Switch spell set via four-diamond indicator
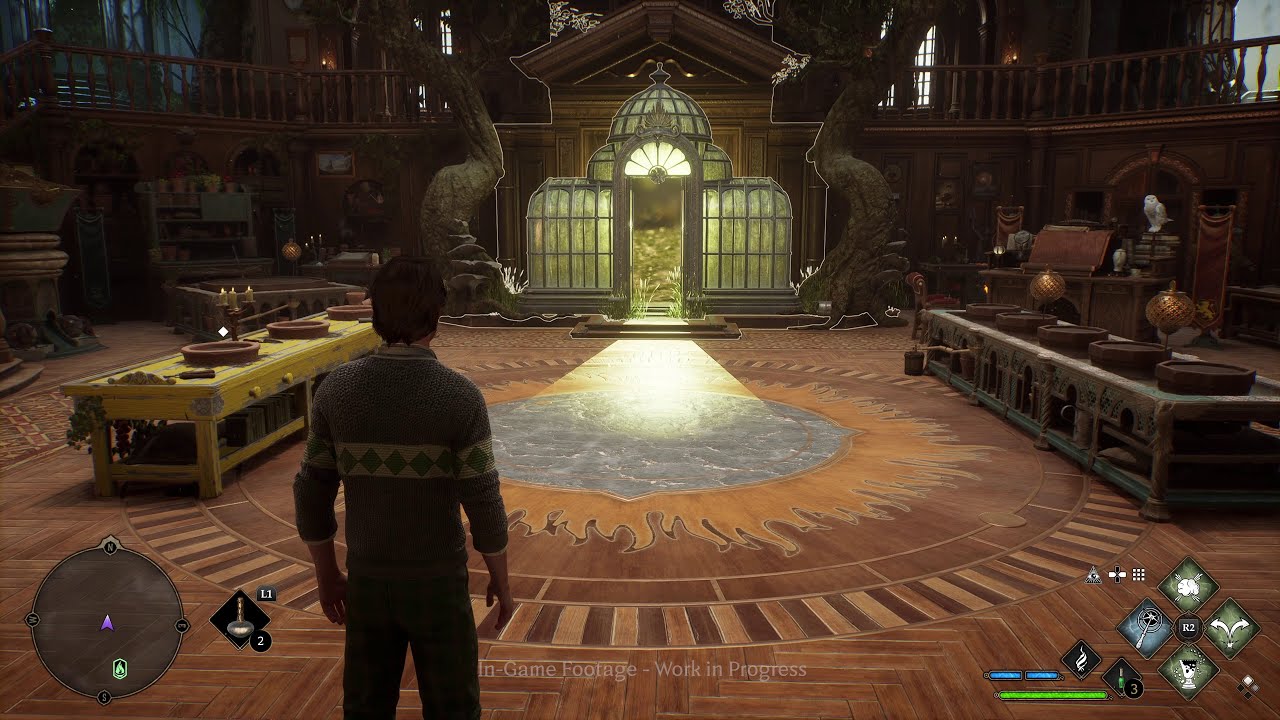Screen dimensions: 1280x720 [1247, 685]
